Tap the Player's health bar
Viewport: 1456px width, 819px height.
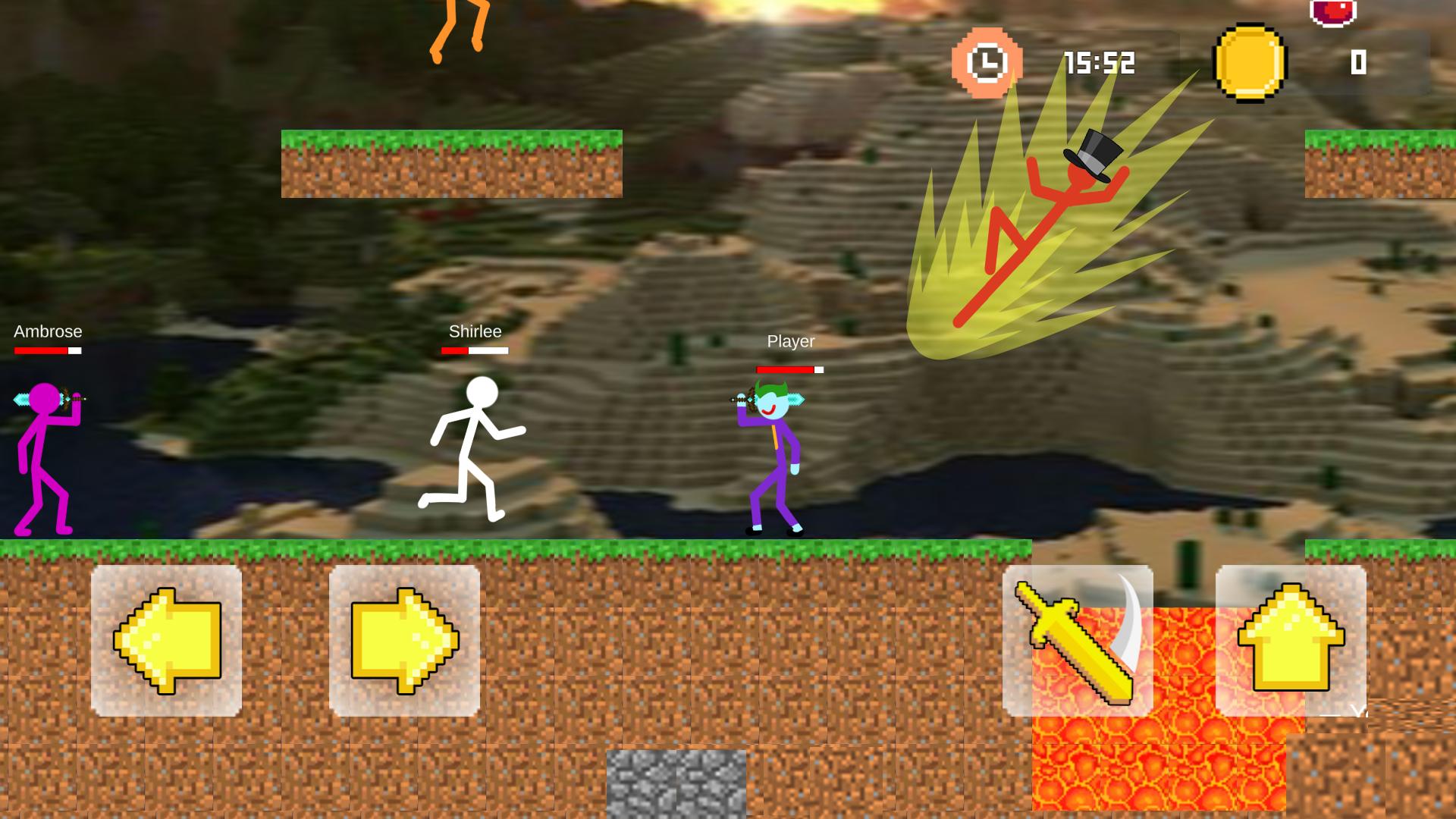click(x=789, y=370)
